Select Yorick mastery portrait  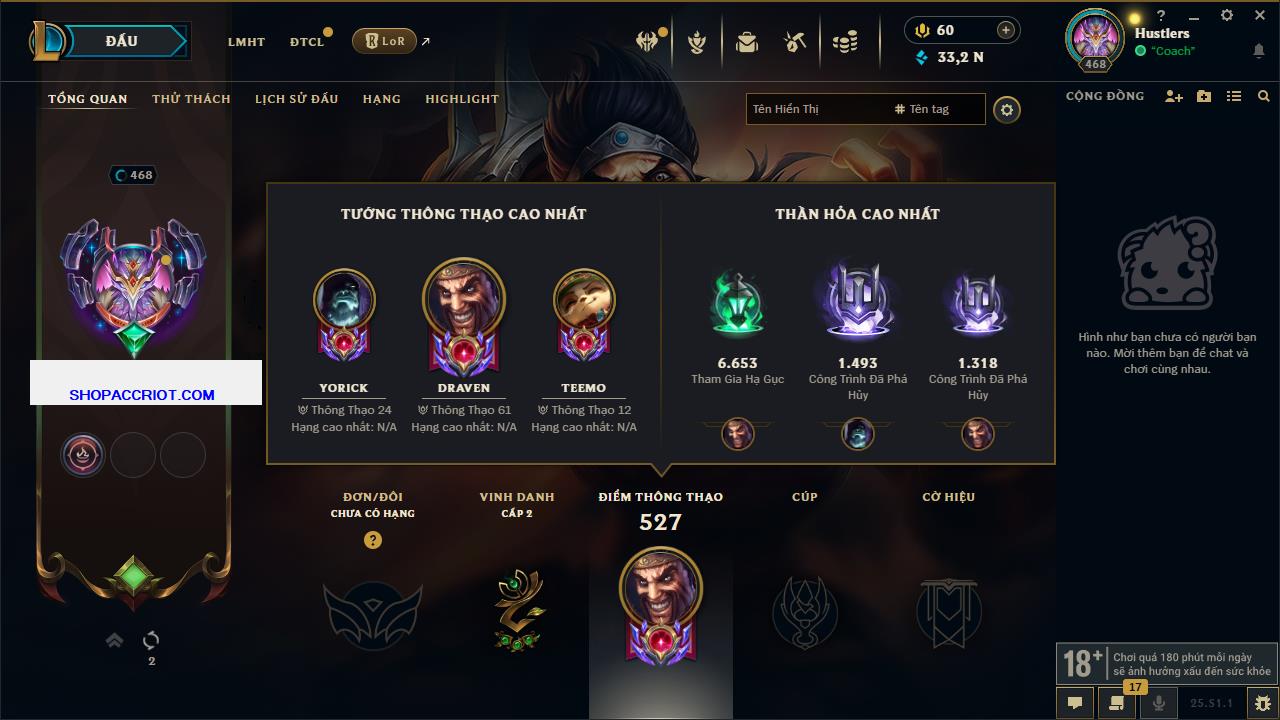tap(344, 300)
